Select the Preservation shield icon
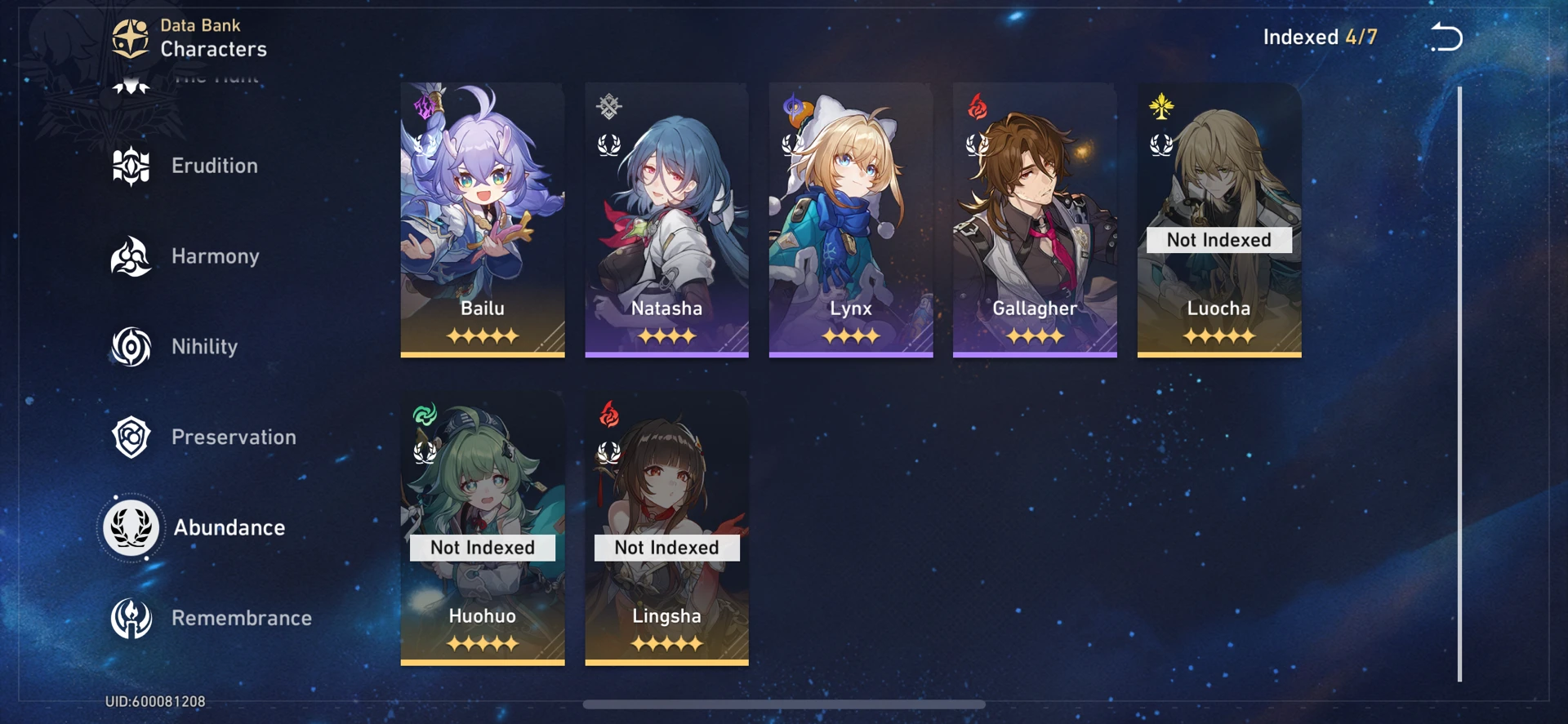 (131, 438)
